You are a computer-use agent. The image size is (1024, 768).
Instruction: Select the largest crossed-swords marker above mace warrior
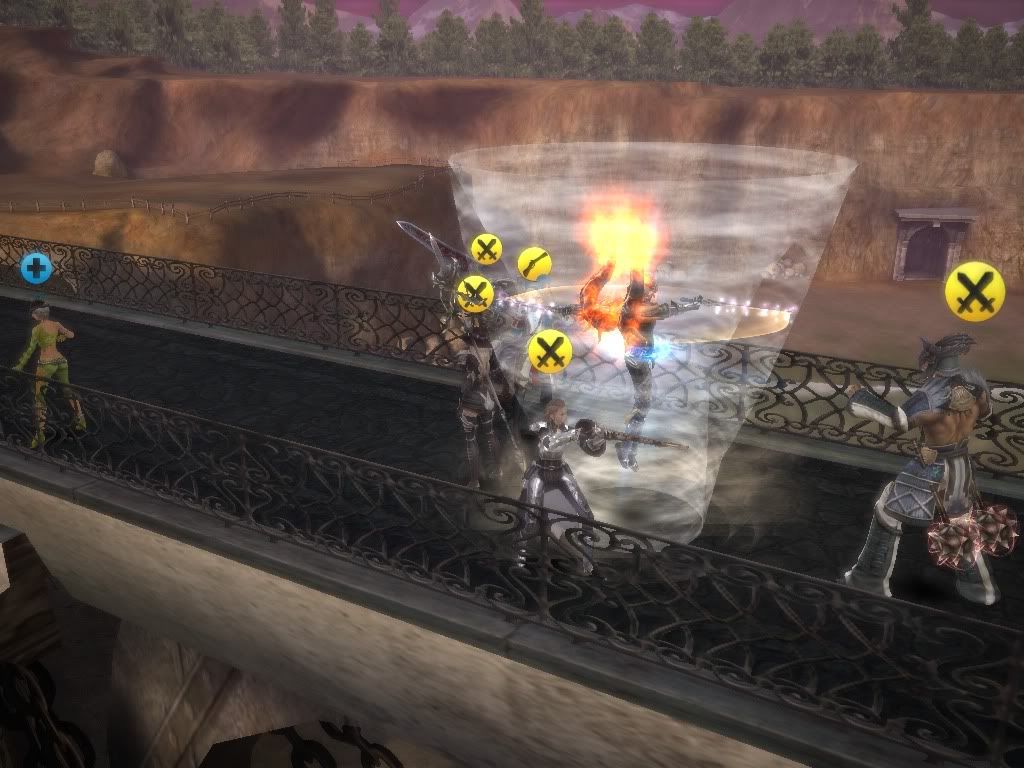(974, 292)
